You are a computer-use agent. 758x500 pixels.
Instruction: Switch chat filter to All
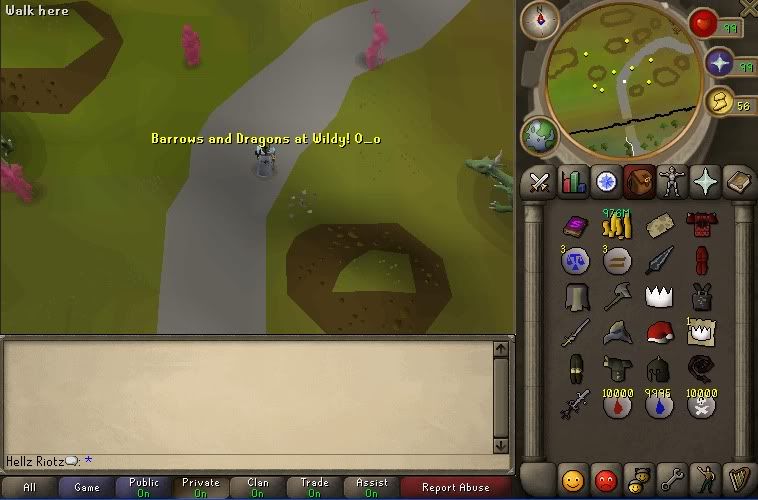[29, 488]
